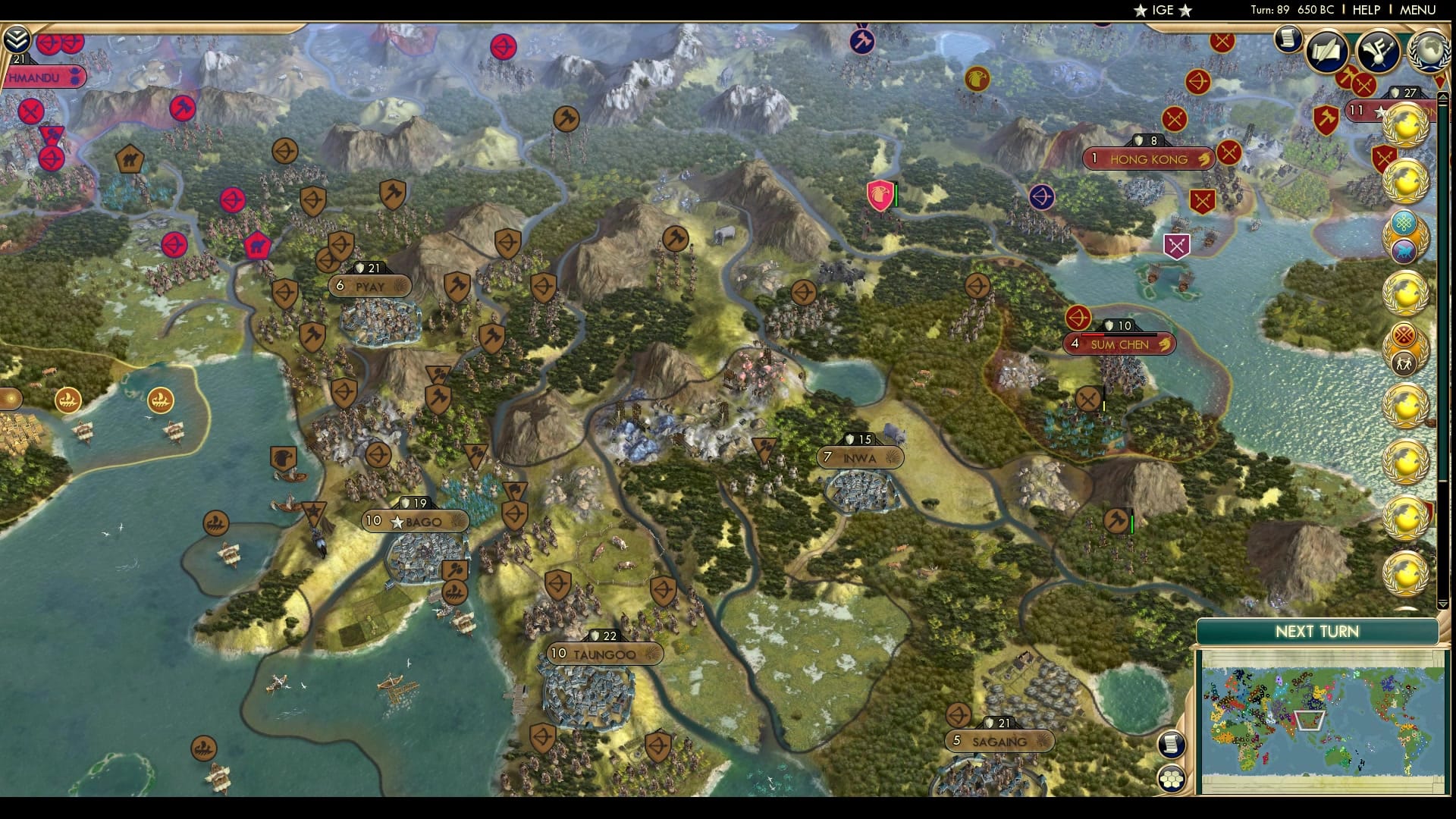Click a location on the minimap world map

(1327, 713)
